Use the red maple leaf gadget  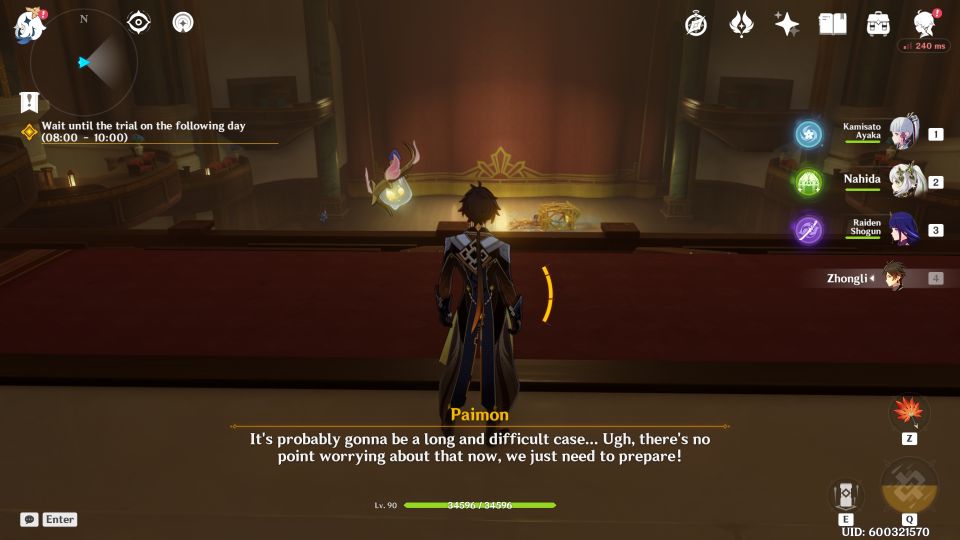pyautogui.click(x=909, y=412)
